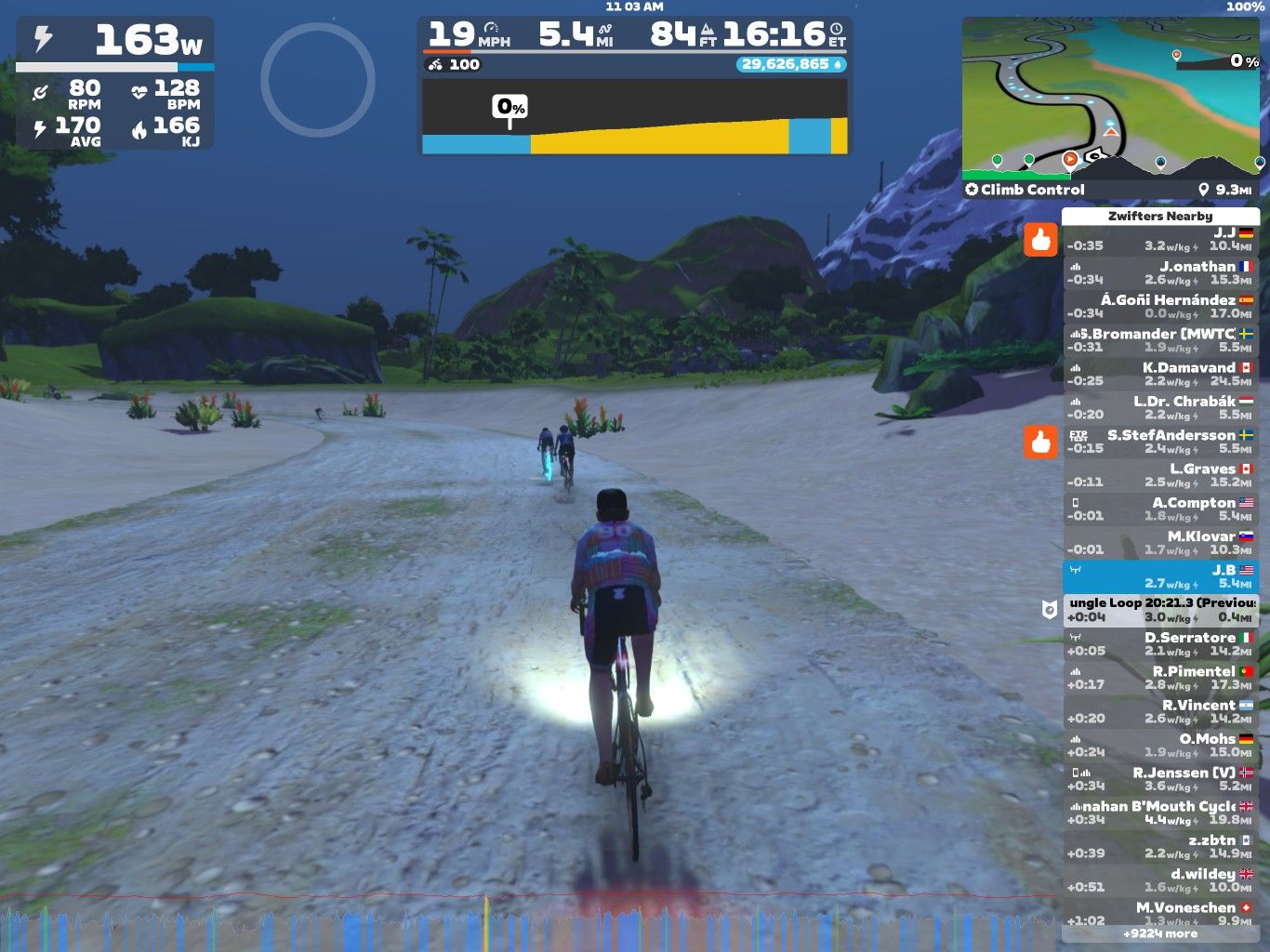This screenshot has width=1270, height=952.
Task: Select J.onathan in Zwifters Nearby list
Action: tap(1160, 272)
